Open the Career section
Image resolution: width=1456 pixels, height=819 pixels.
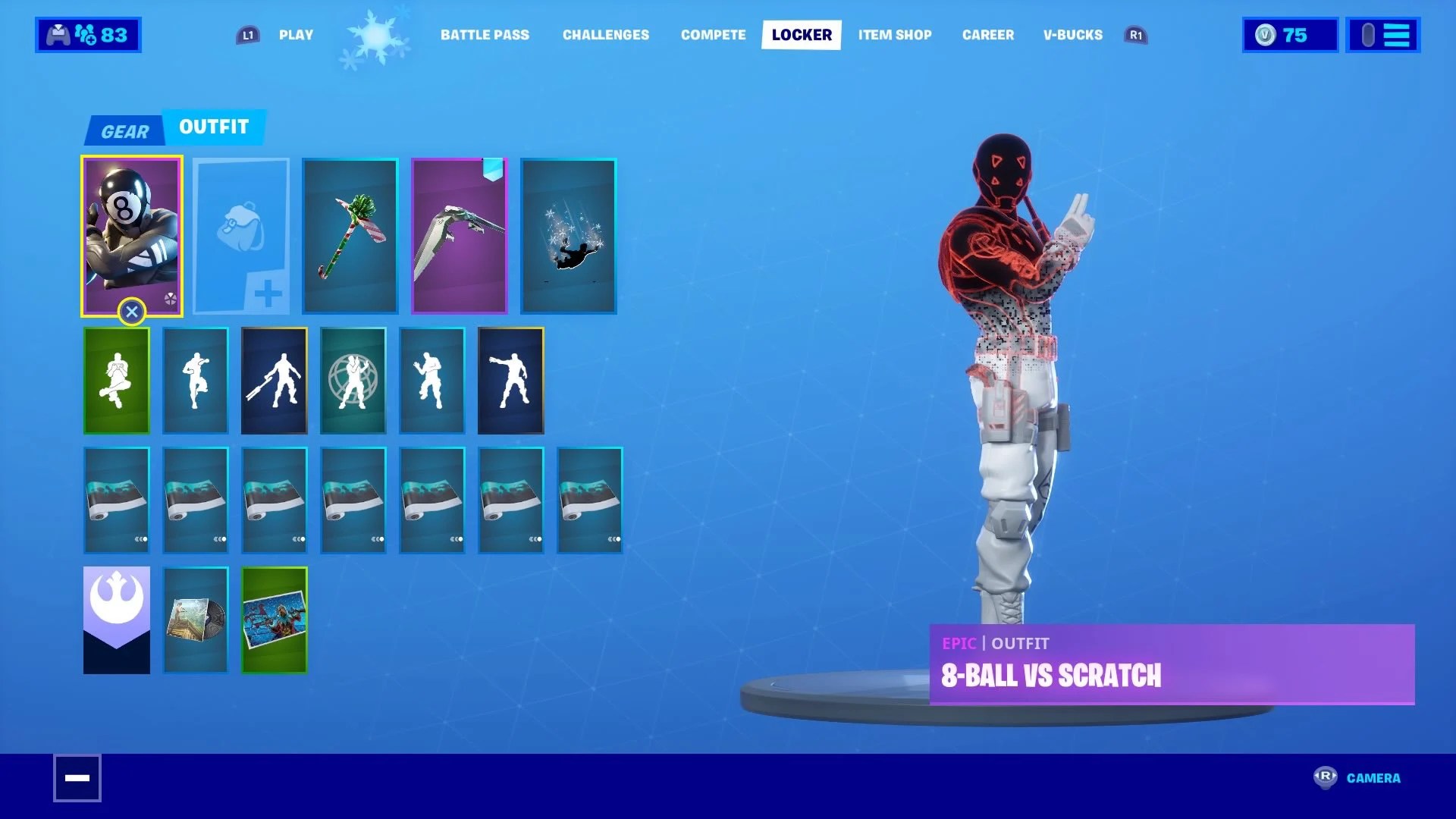(x=987, y=34)
